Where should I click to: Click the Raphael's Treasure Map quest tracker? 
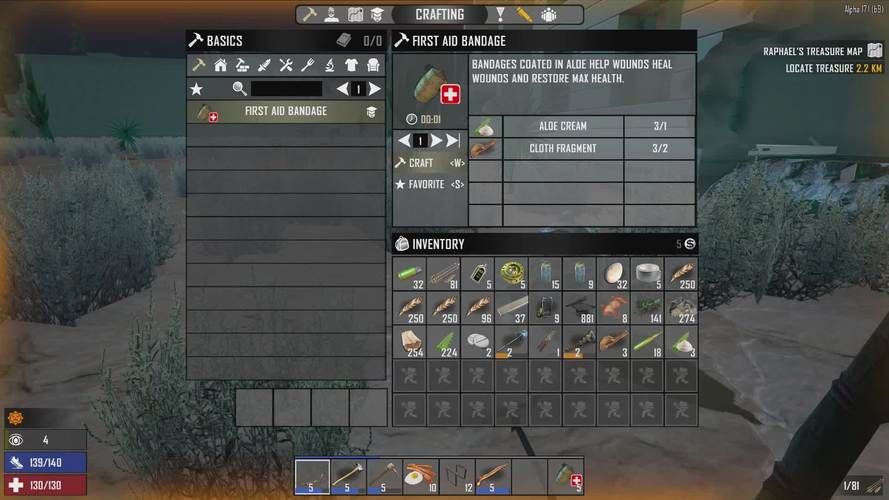[813, 51]
